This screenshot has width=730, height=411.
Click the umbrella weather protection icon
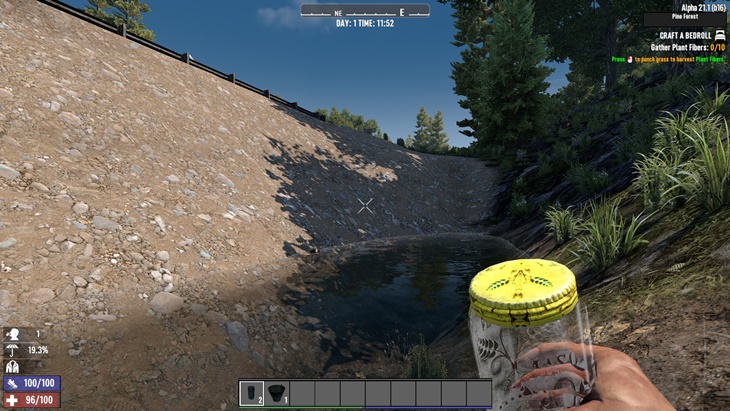tap(14, 350)
